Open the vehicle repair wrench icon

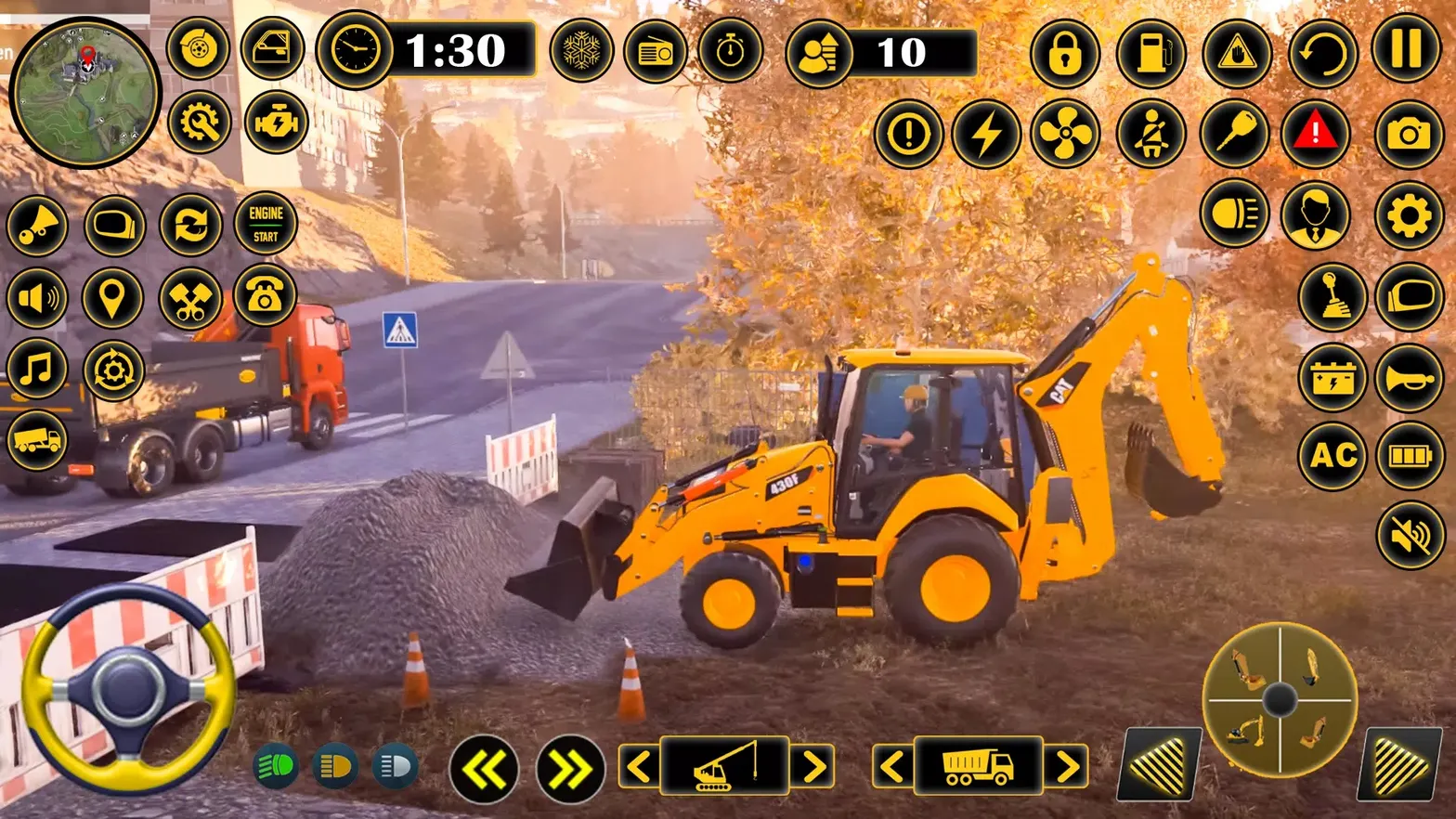[x=198, y=121]
